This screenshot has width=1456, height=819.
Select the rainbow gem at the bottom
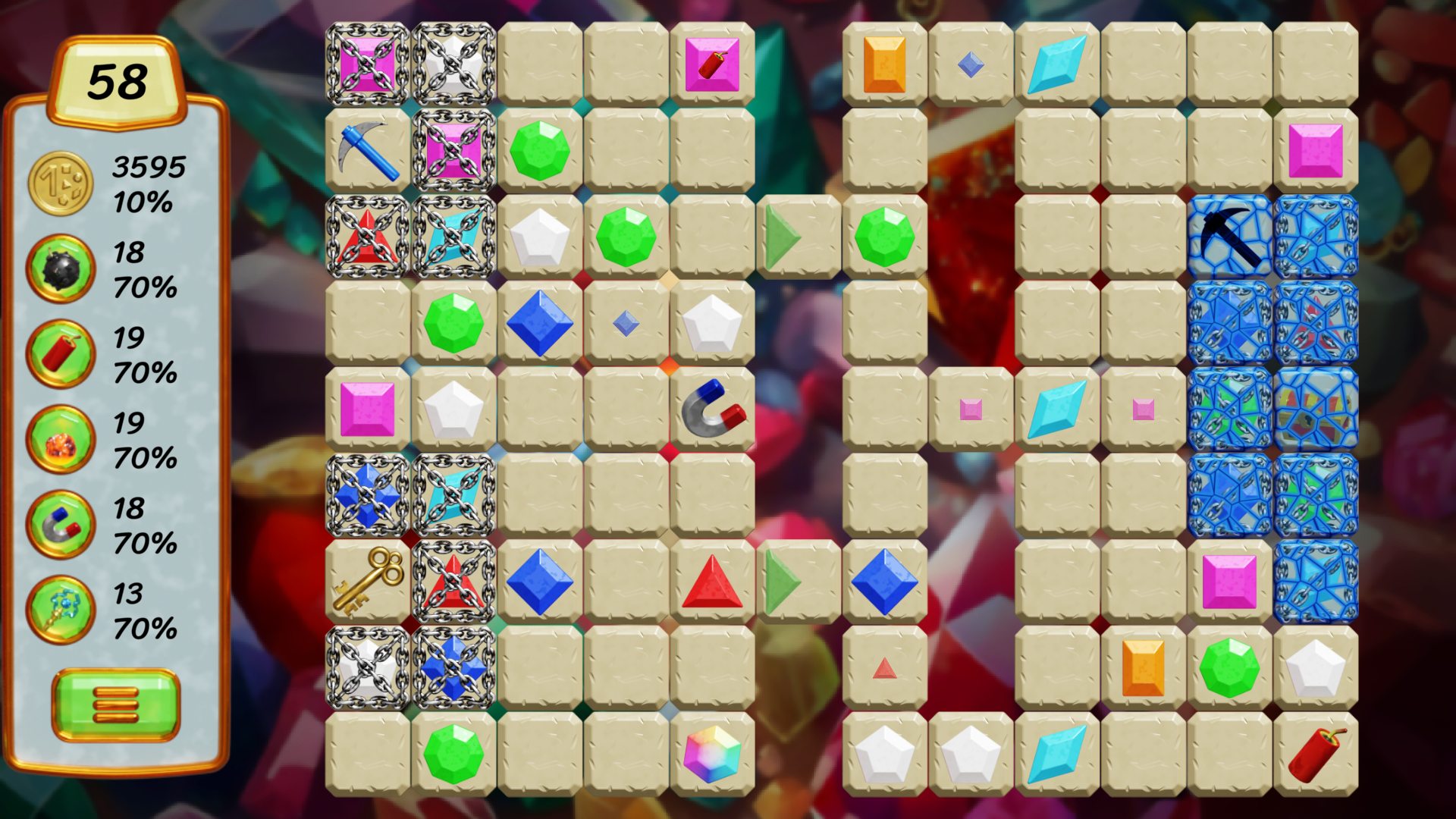click(713, 755)
